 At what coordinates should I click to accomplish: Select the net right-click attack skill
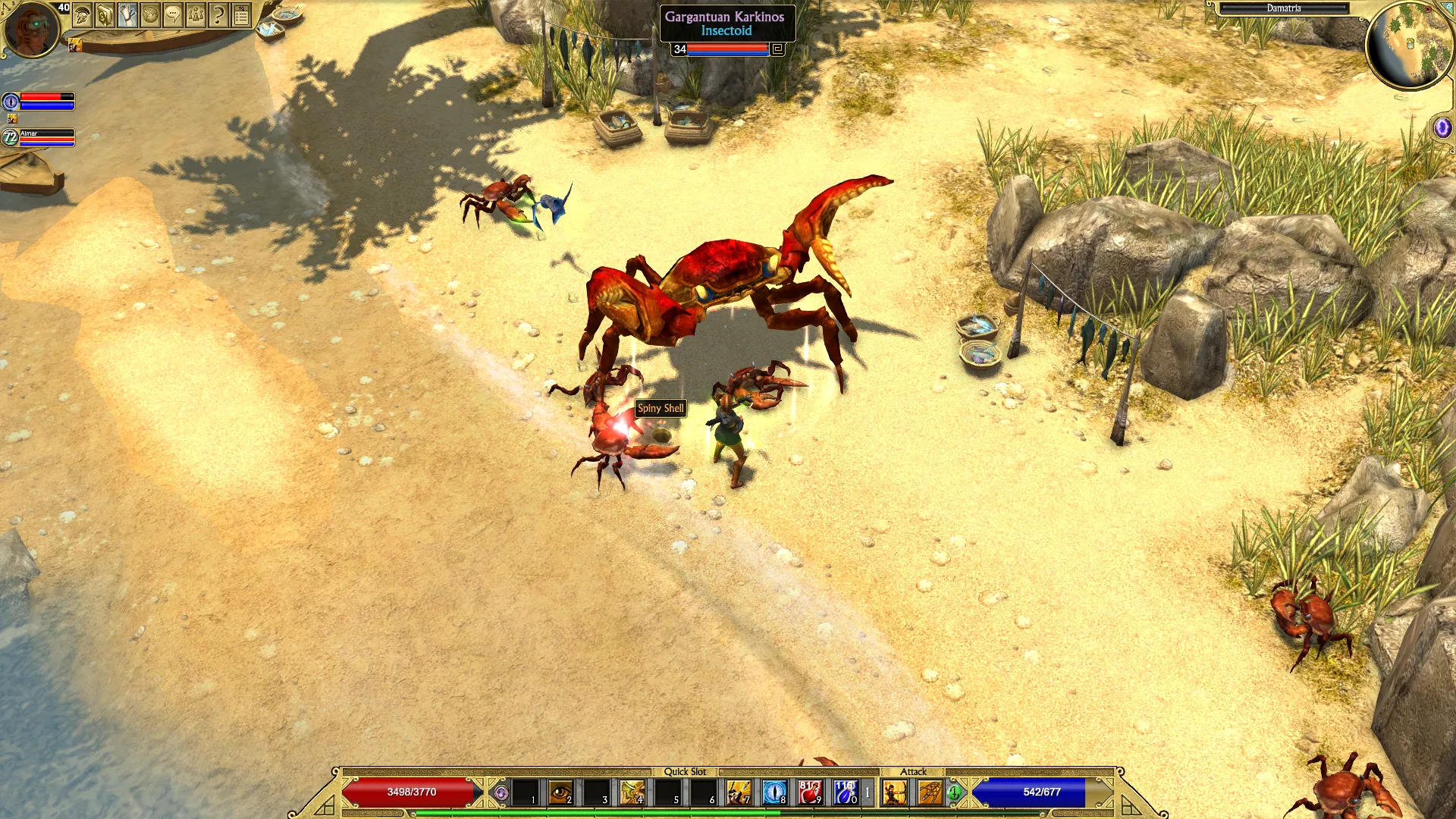930,792
